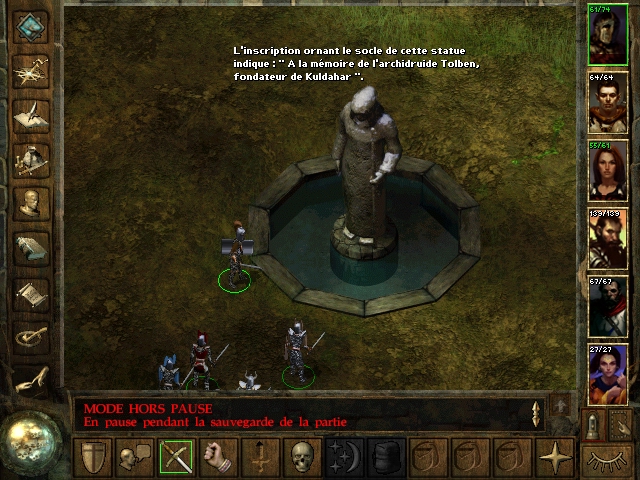
Task: Select the bearded character portrait with 139 HP
Action: [x=608, y=238]
